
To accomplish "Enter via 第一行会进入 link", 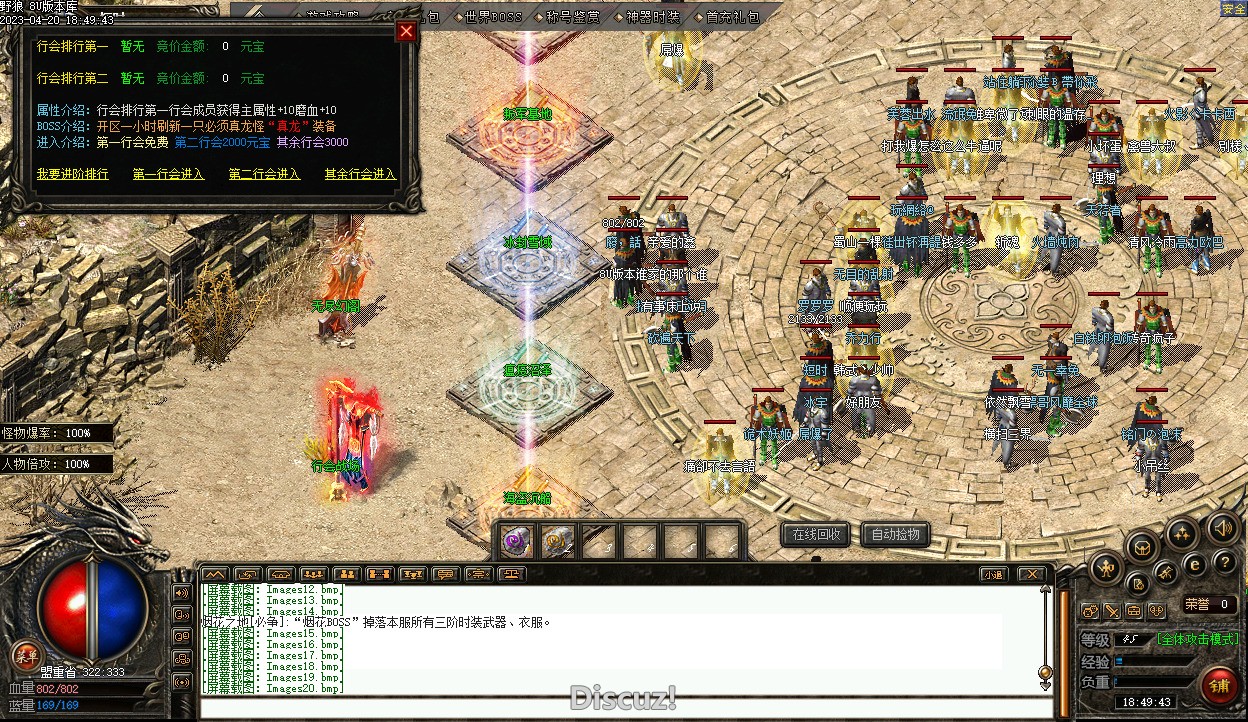I will pos(168,174).
